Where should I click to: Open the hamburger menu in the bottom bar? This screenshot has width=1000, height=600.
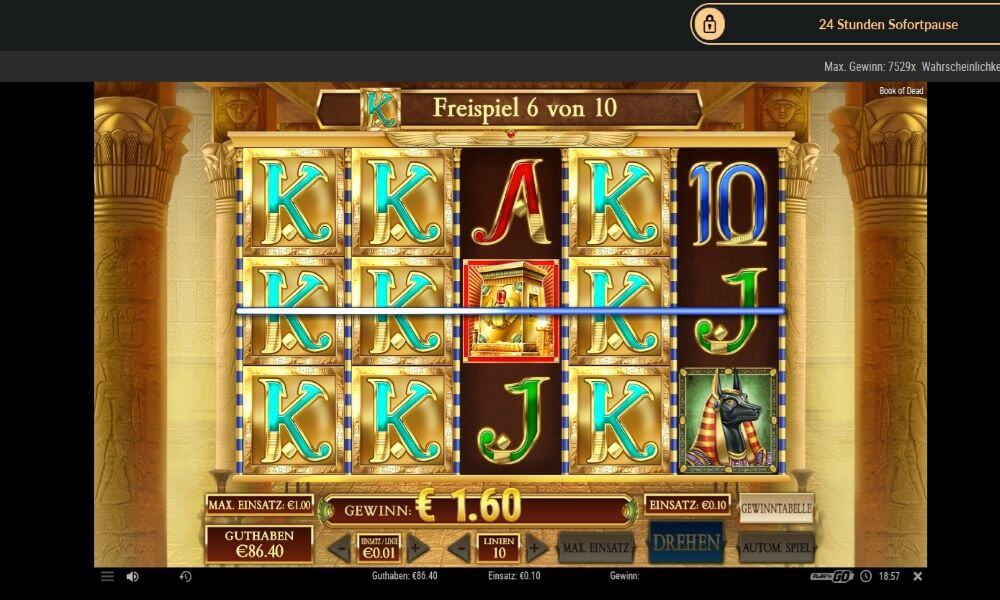pos(107,577)
